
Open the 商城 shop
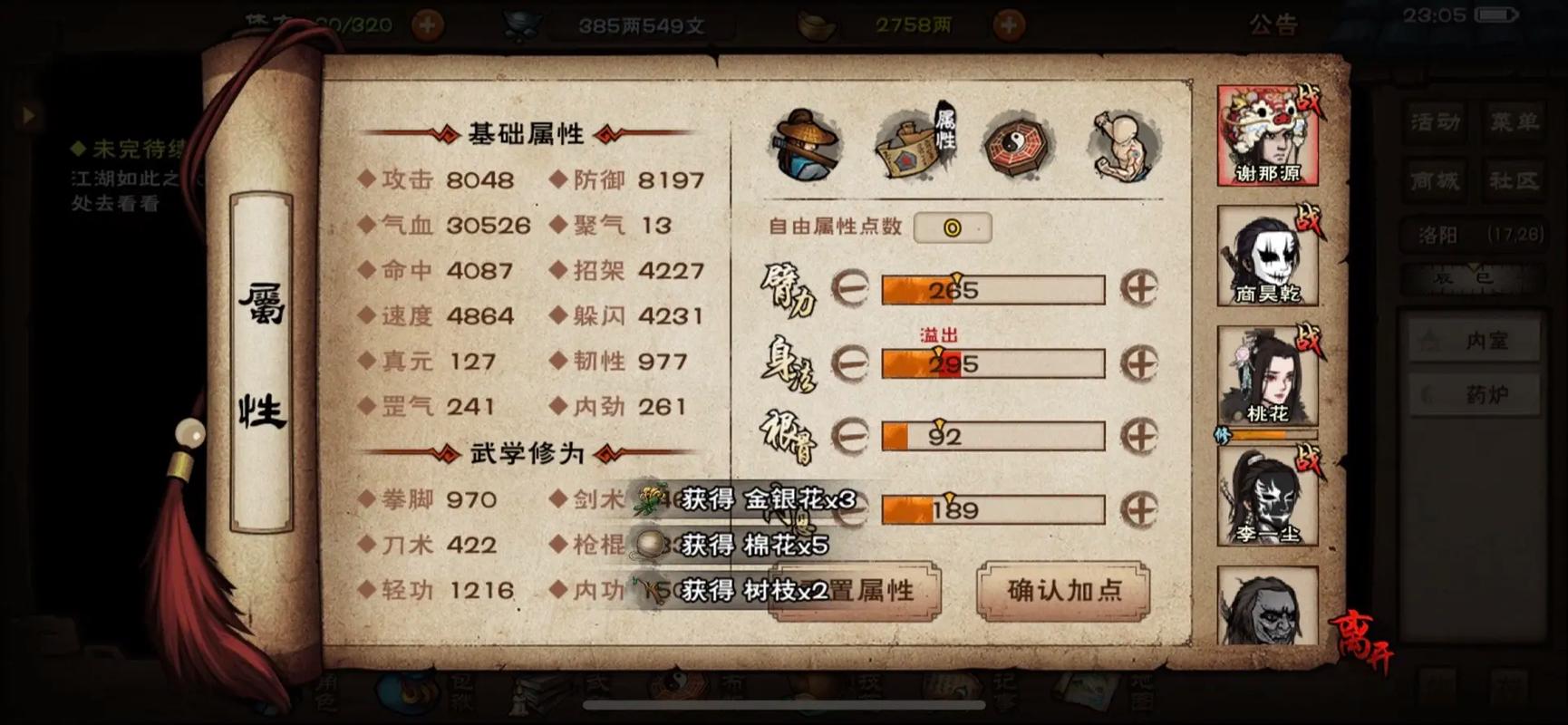1436,179
